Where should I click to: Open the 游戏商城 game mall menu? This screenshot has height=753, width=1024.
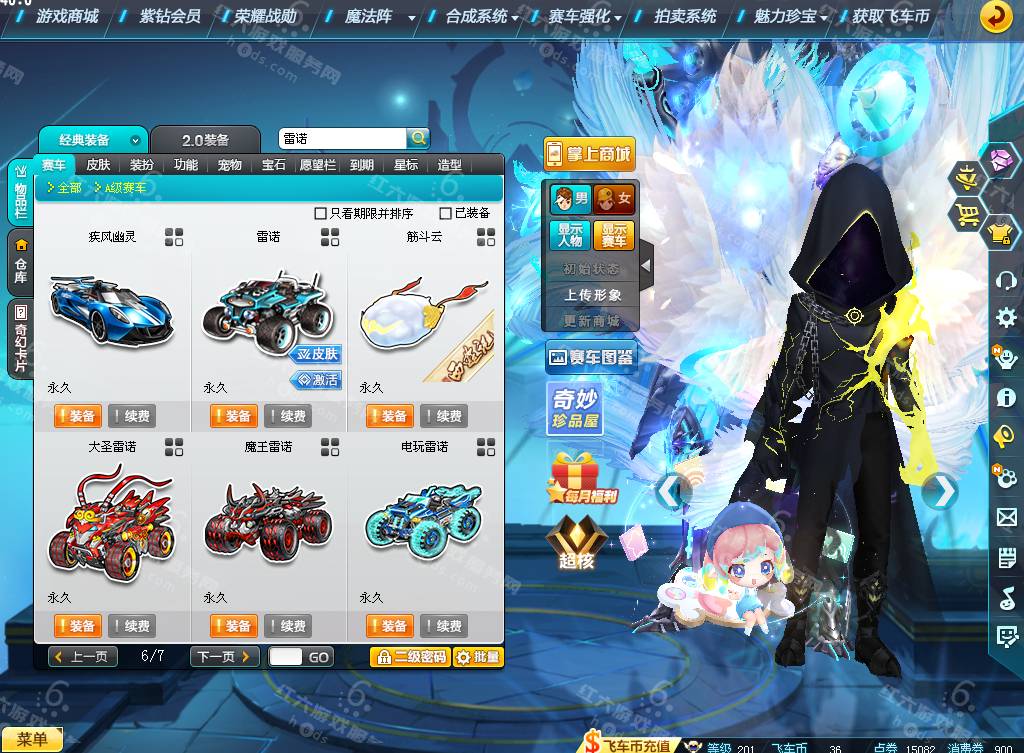(66, 16)
